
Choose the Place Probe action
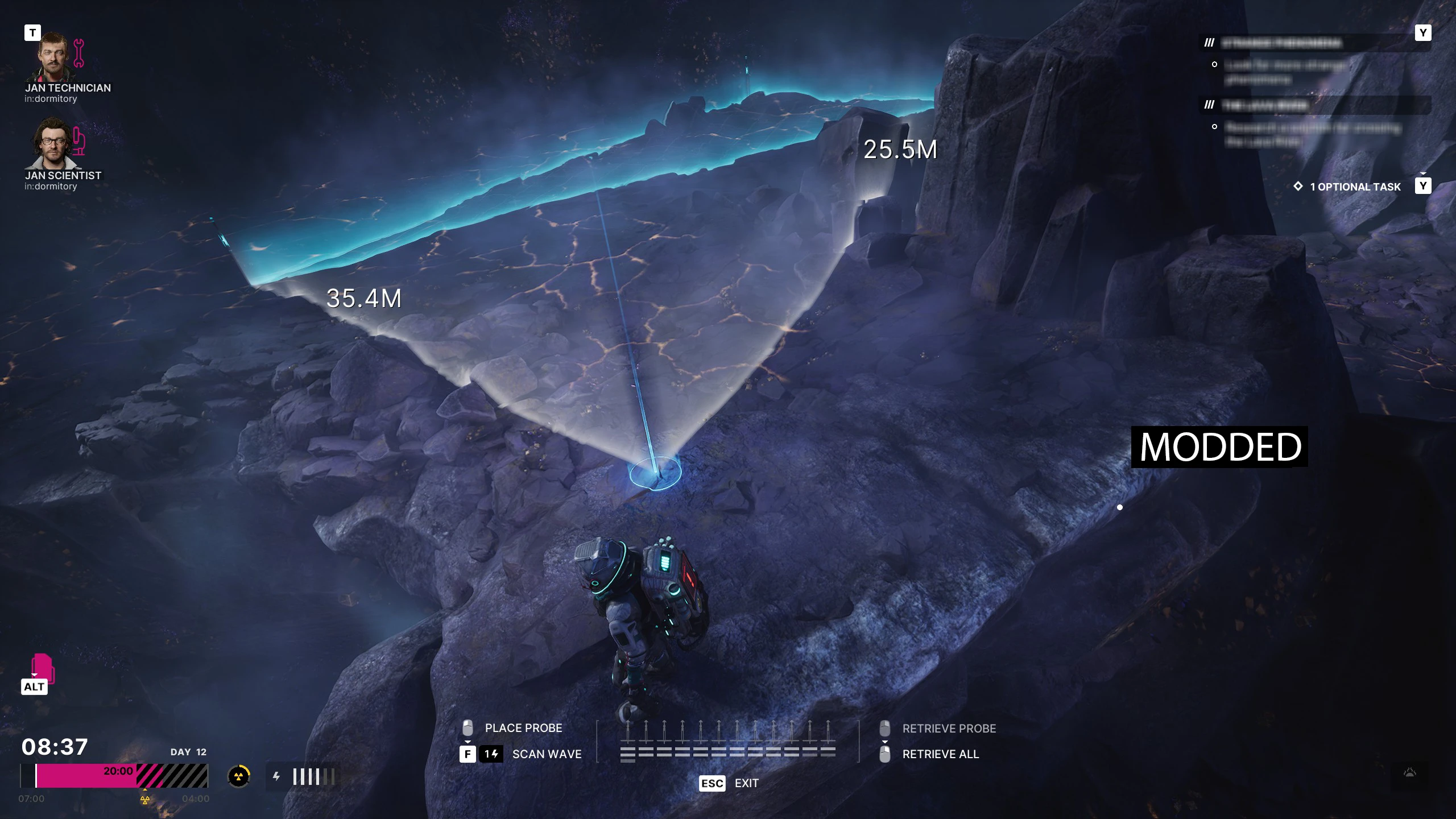tap(523, 728)
